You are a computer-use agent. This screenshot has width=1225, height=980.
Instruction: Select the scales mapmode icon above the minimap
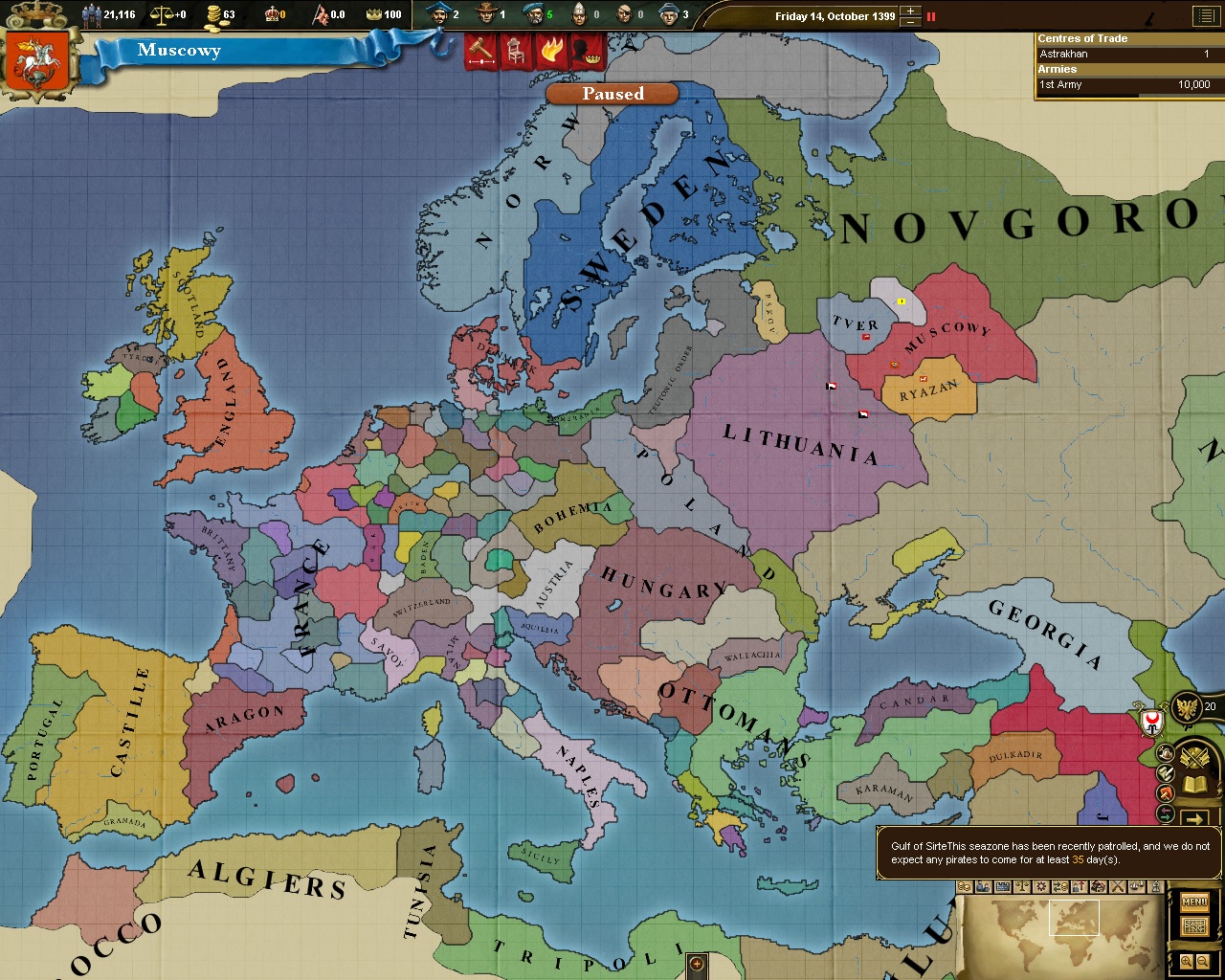click(1021, 887)
